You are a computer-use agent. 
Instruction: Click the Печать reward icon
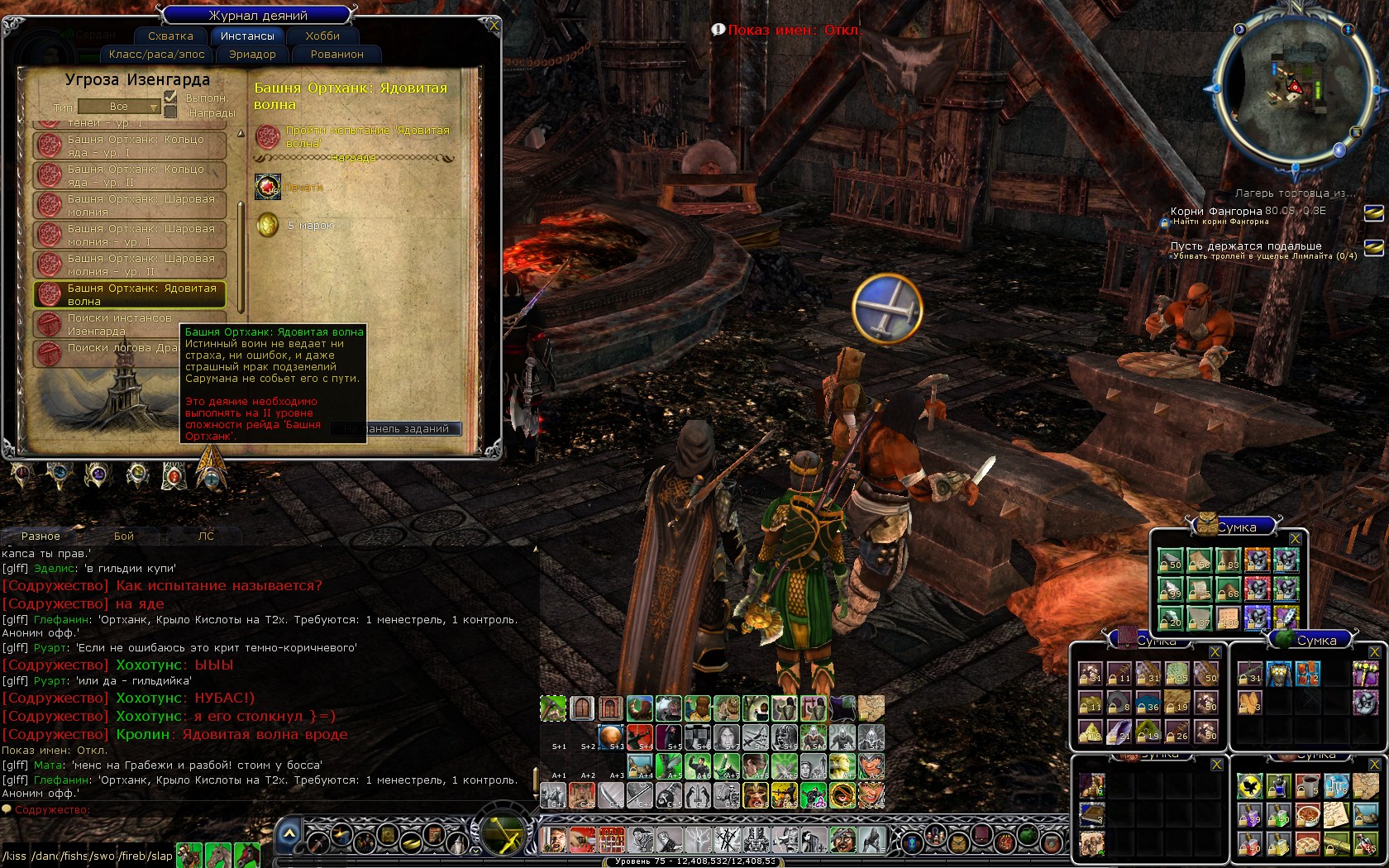(268, 187)
